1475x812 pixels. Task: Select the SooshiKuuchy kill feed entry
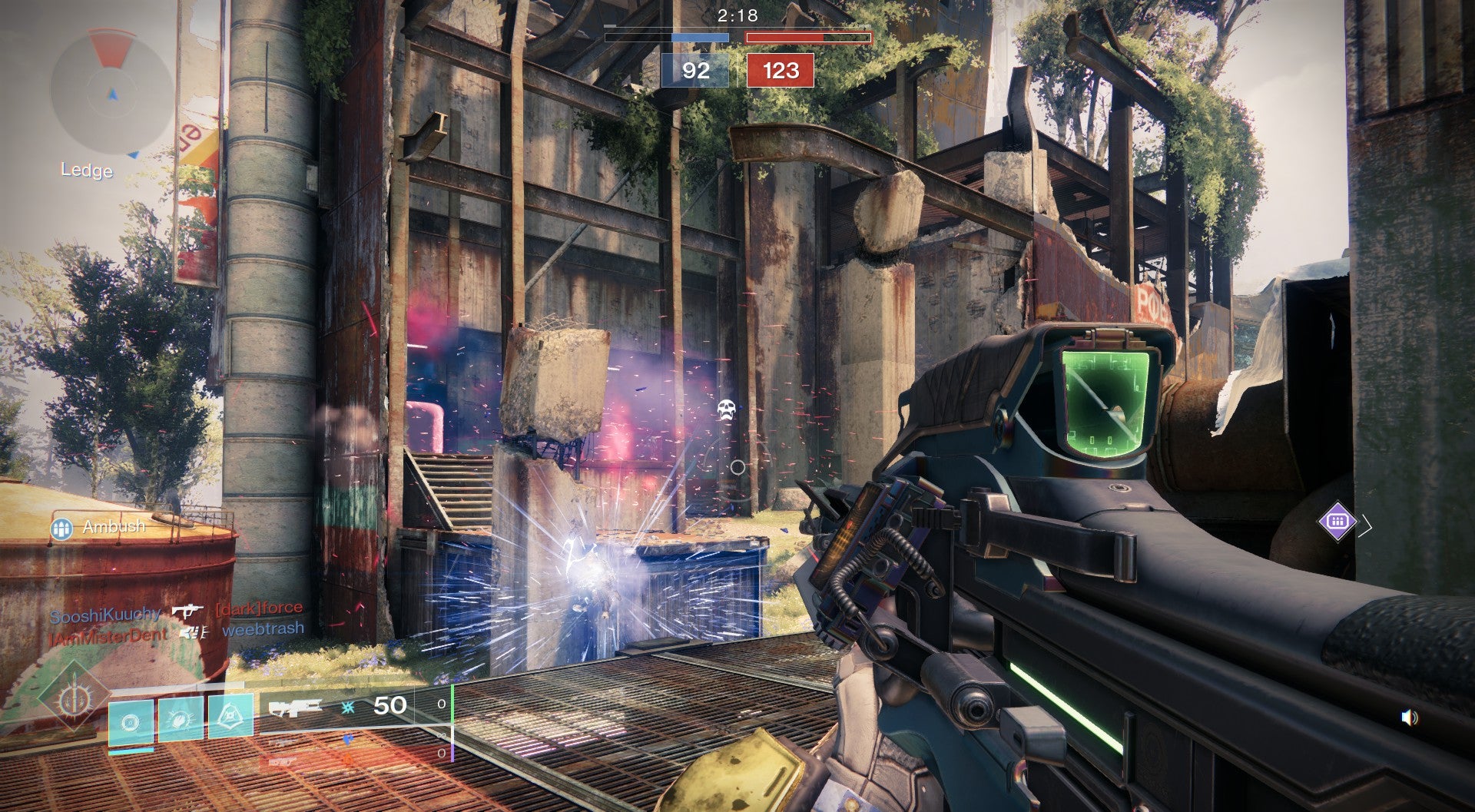click(105, 615)
